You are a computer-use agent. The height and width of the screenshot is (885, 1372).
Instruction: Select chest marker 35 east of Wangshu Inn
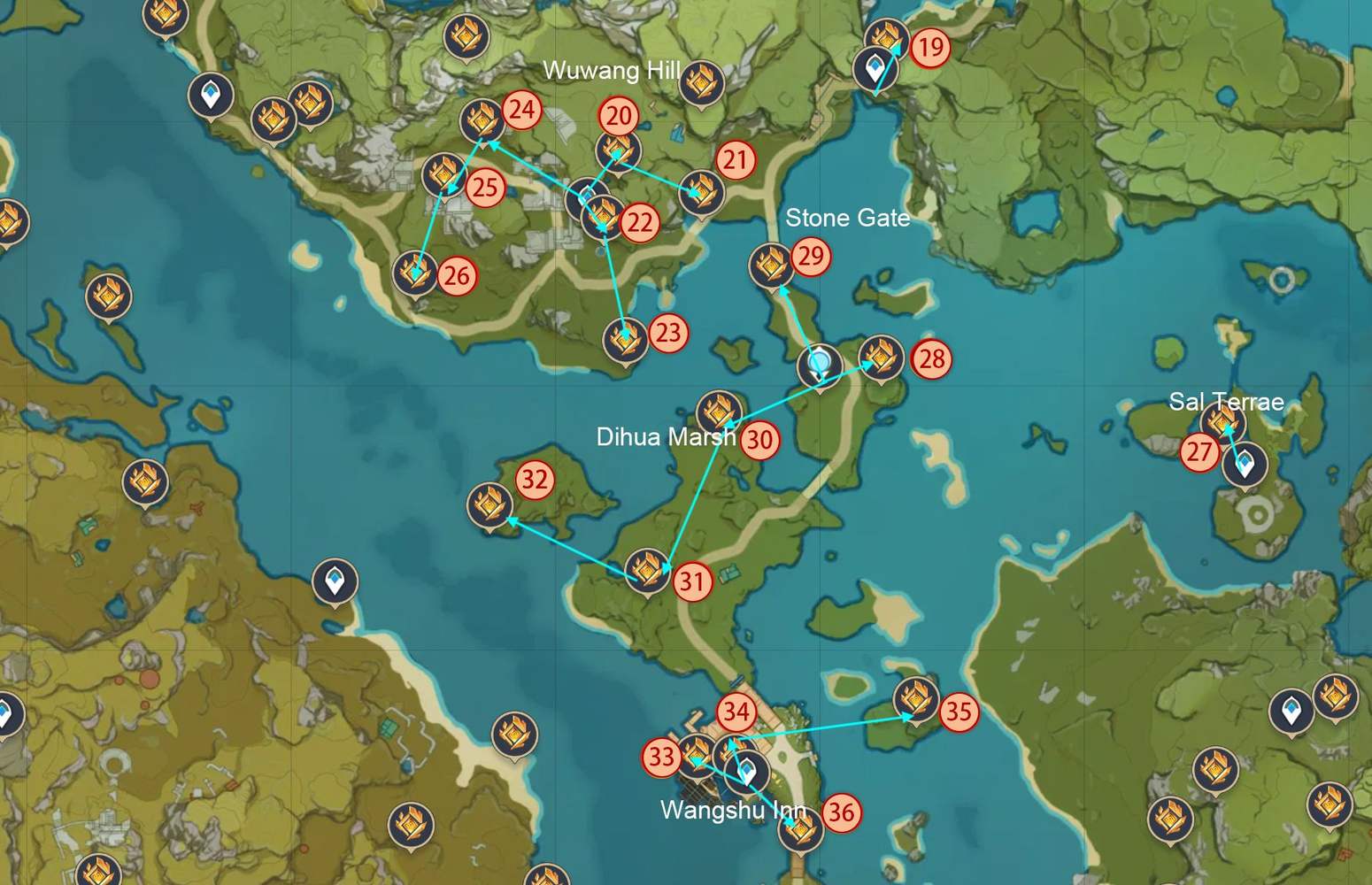[916, 699]
